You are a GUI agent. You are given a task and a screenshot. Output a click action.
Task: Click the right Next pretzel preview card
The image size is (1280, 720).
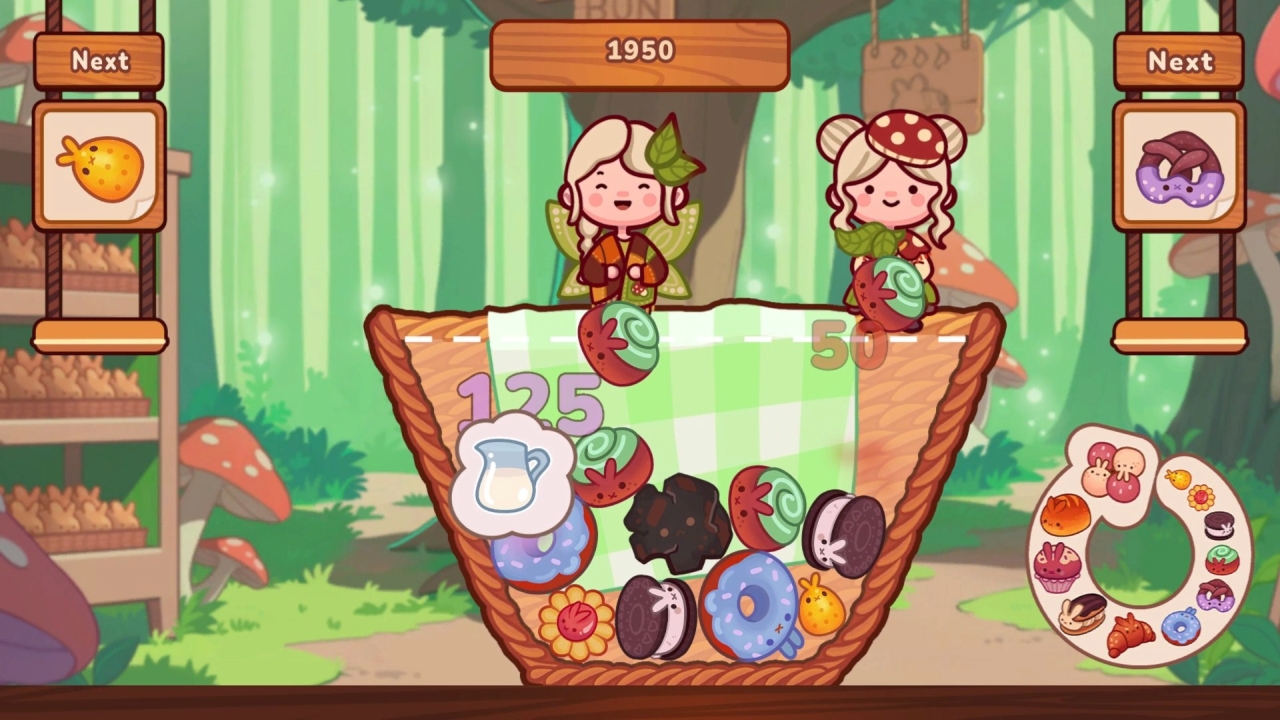coord(1181,166)
